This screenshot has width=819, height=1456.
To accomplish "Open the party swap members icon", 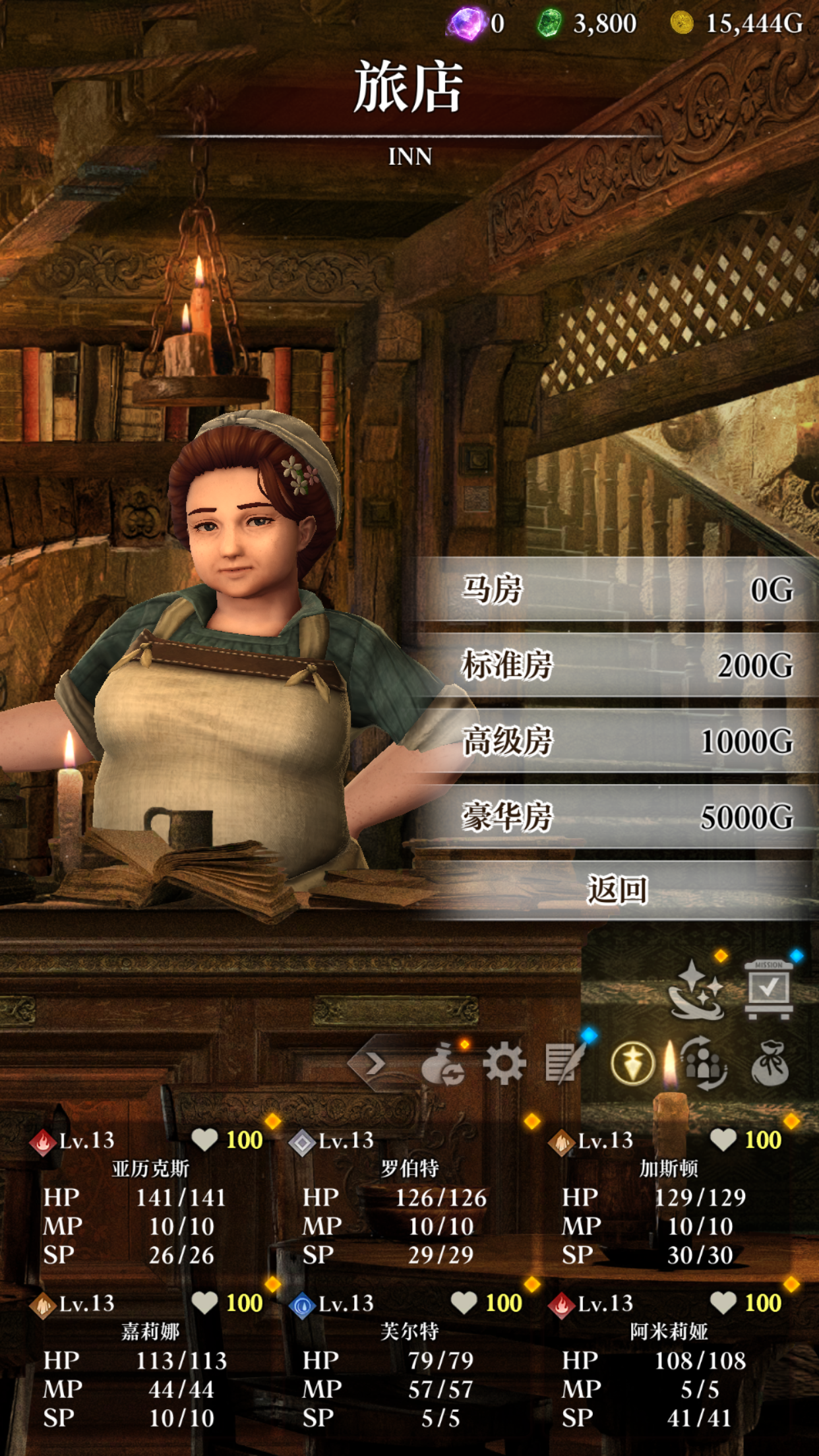I will (704, 1063).
